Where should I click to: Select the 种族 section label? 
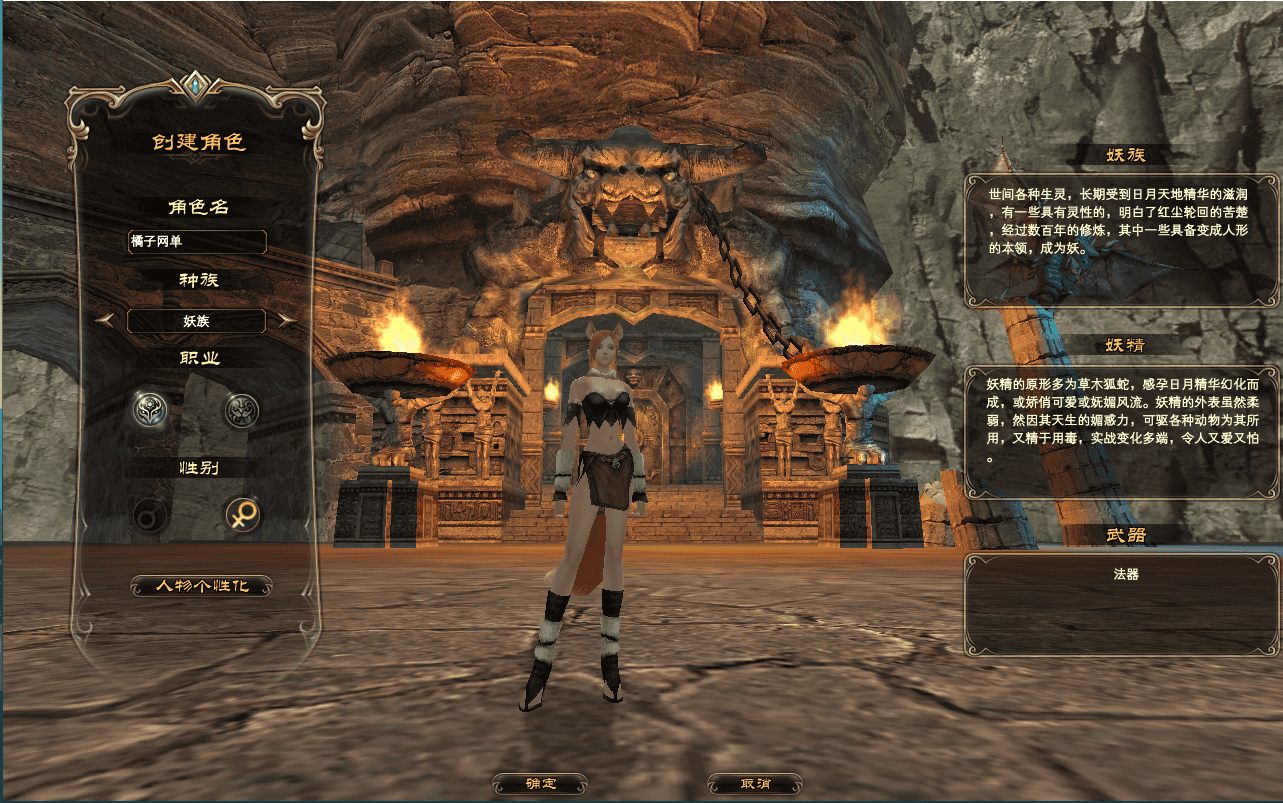[196, 281]
